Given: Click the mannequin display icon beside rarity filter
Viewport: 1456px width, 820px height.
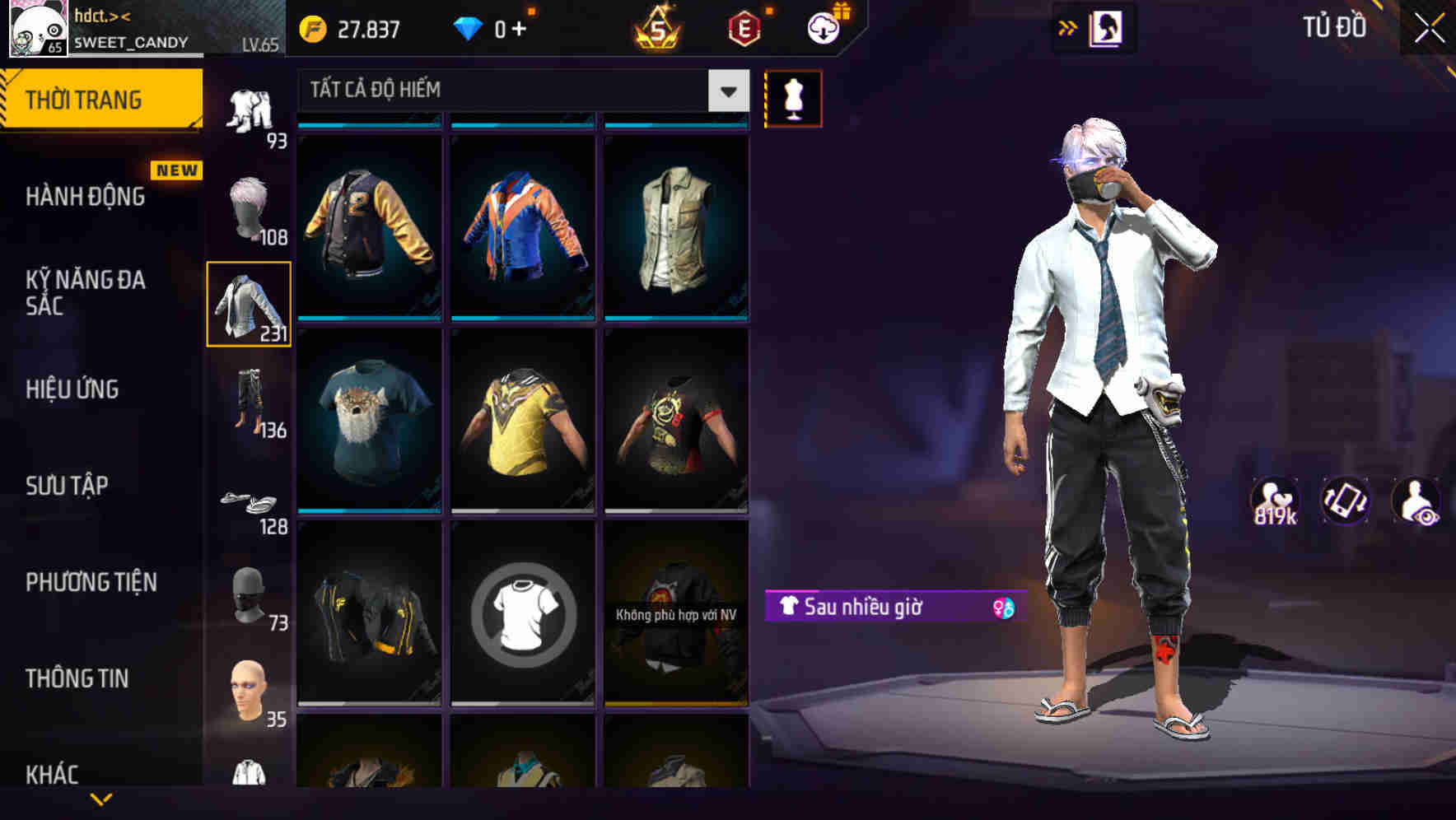Looking at the screenshot, I should (792, 97).
